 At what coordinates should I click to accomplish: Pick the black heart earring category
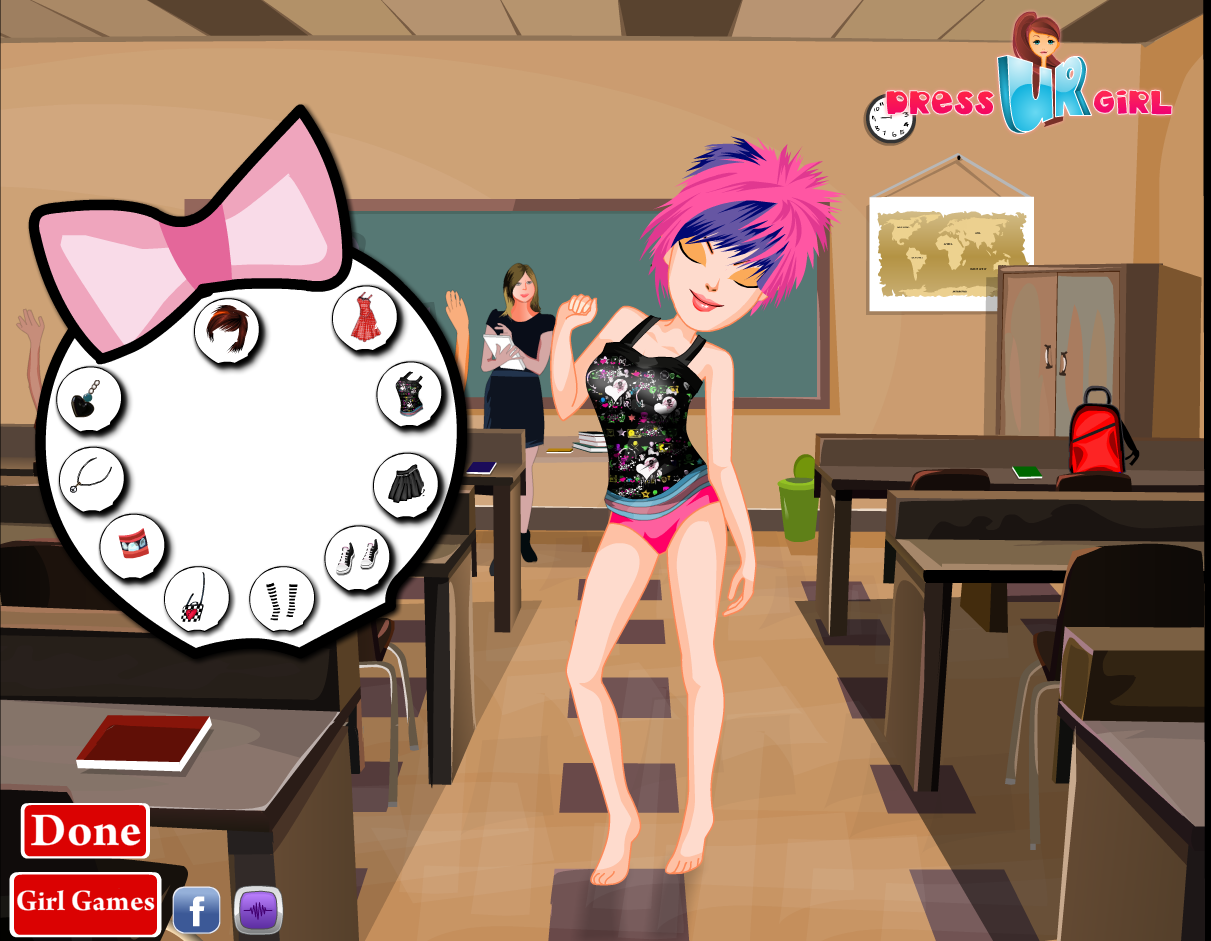tap(89, 398)
